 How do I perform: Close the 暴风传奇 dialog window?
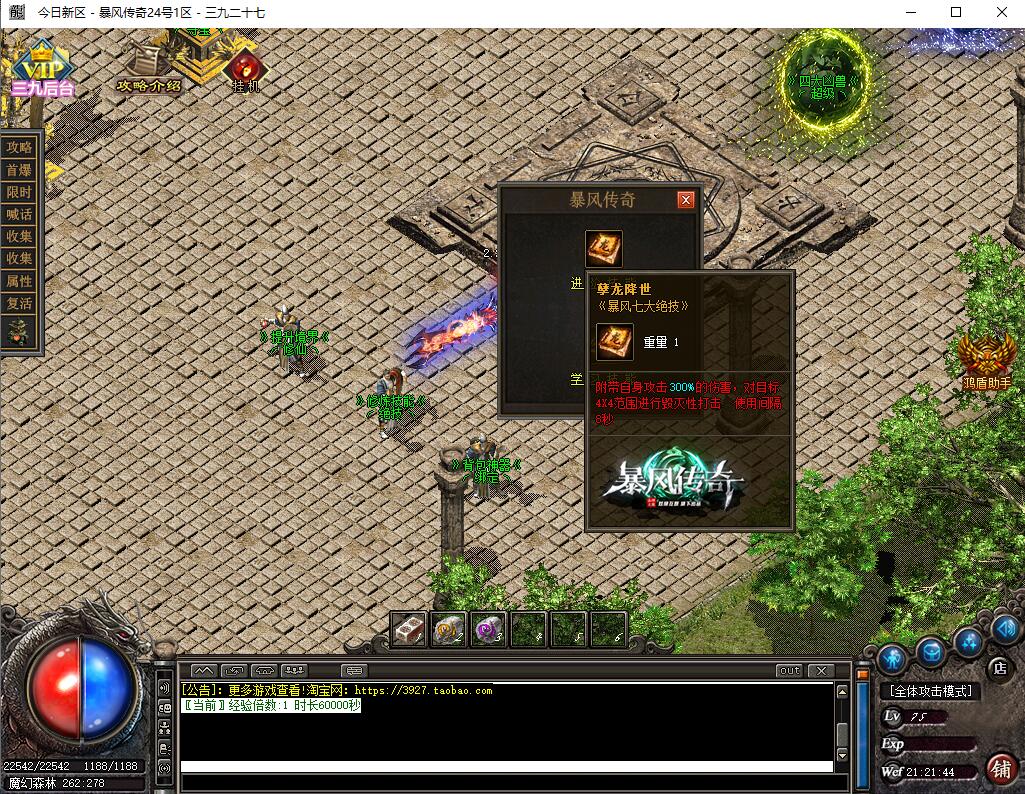click(x=686, y=200)
